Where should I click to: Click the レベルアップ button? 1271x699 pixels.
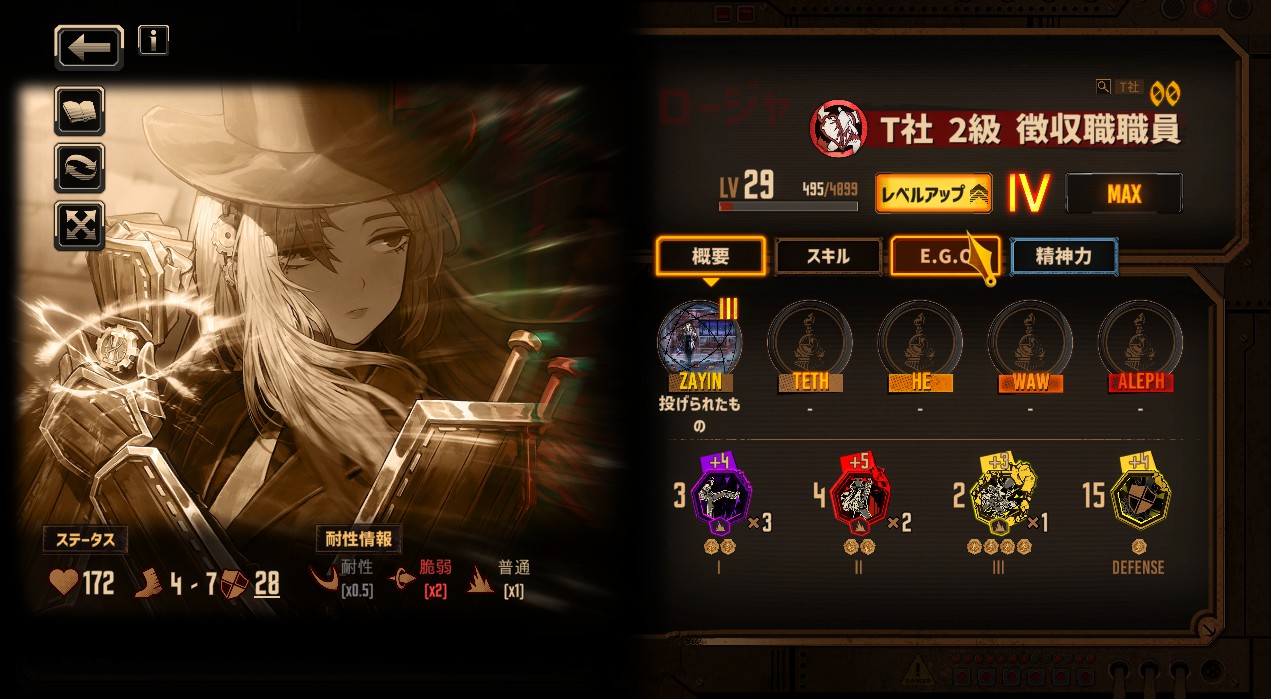[933, 194]
